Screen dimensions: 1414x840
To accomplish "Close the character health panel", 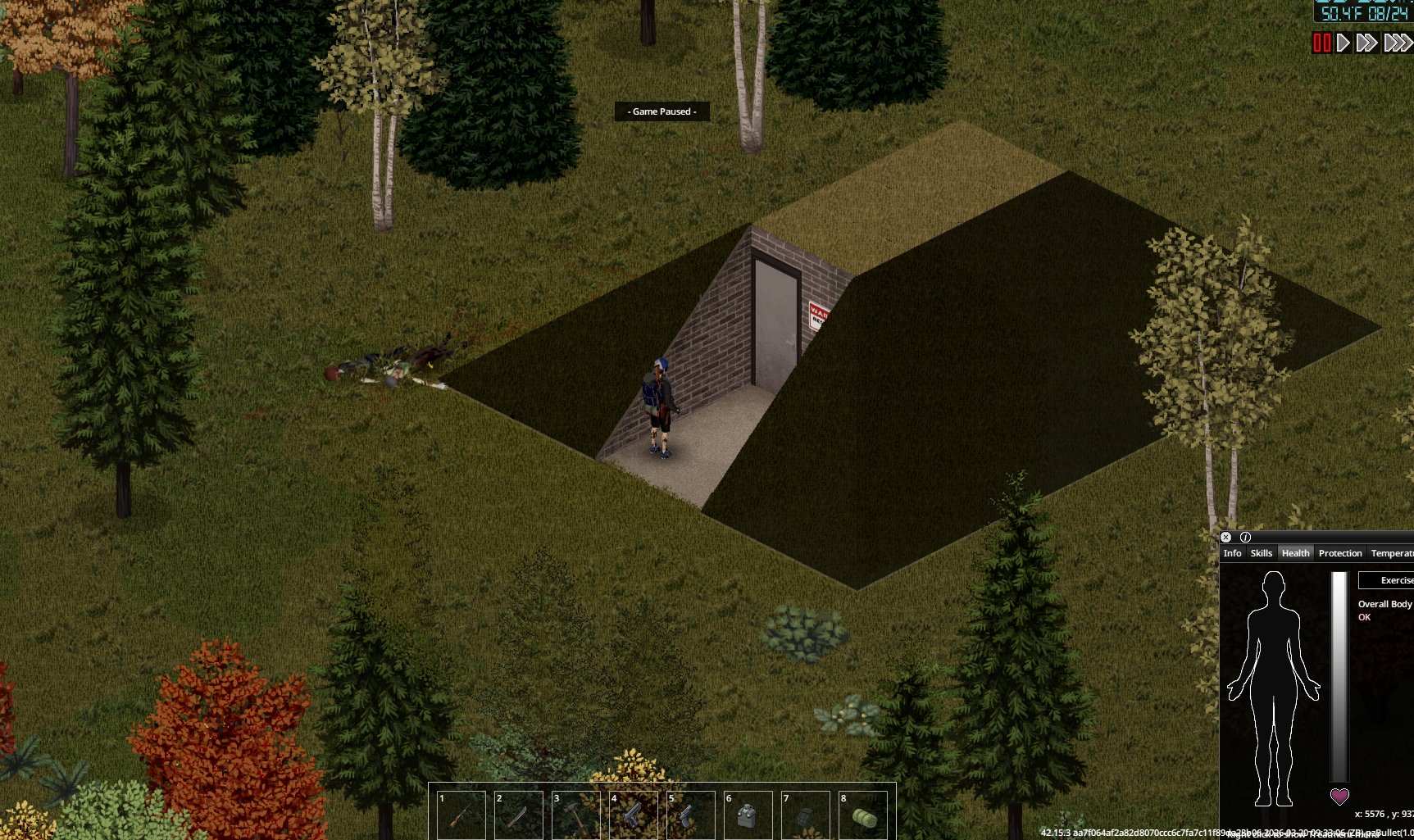I will click(1225, 538).
